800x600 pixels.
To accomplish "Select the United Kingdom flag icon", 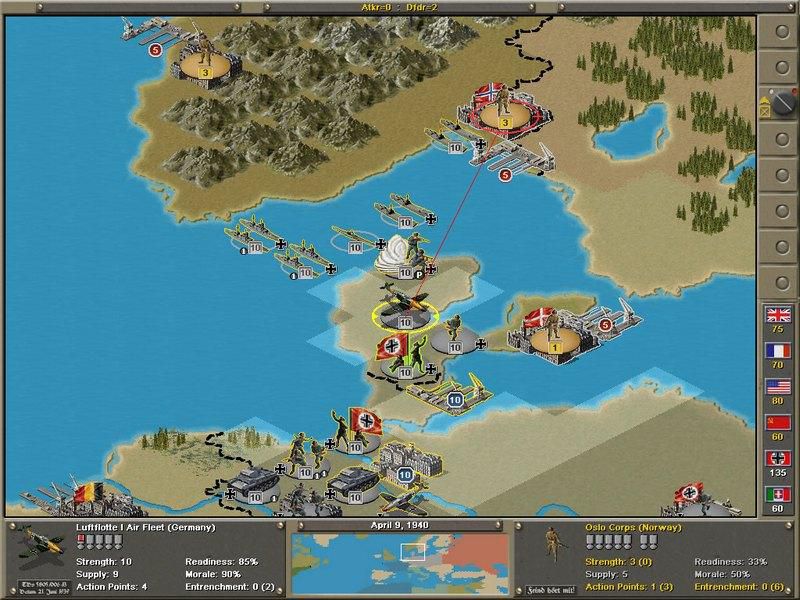I will (778, 314).
